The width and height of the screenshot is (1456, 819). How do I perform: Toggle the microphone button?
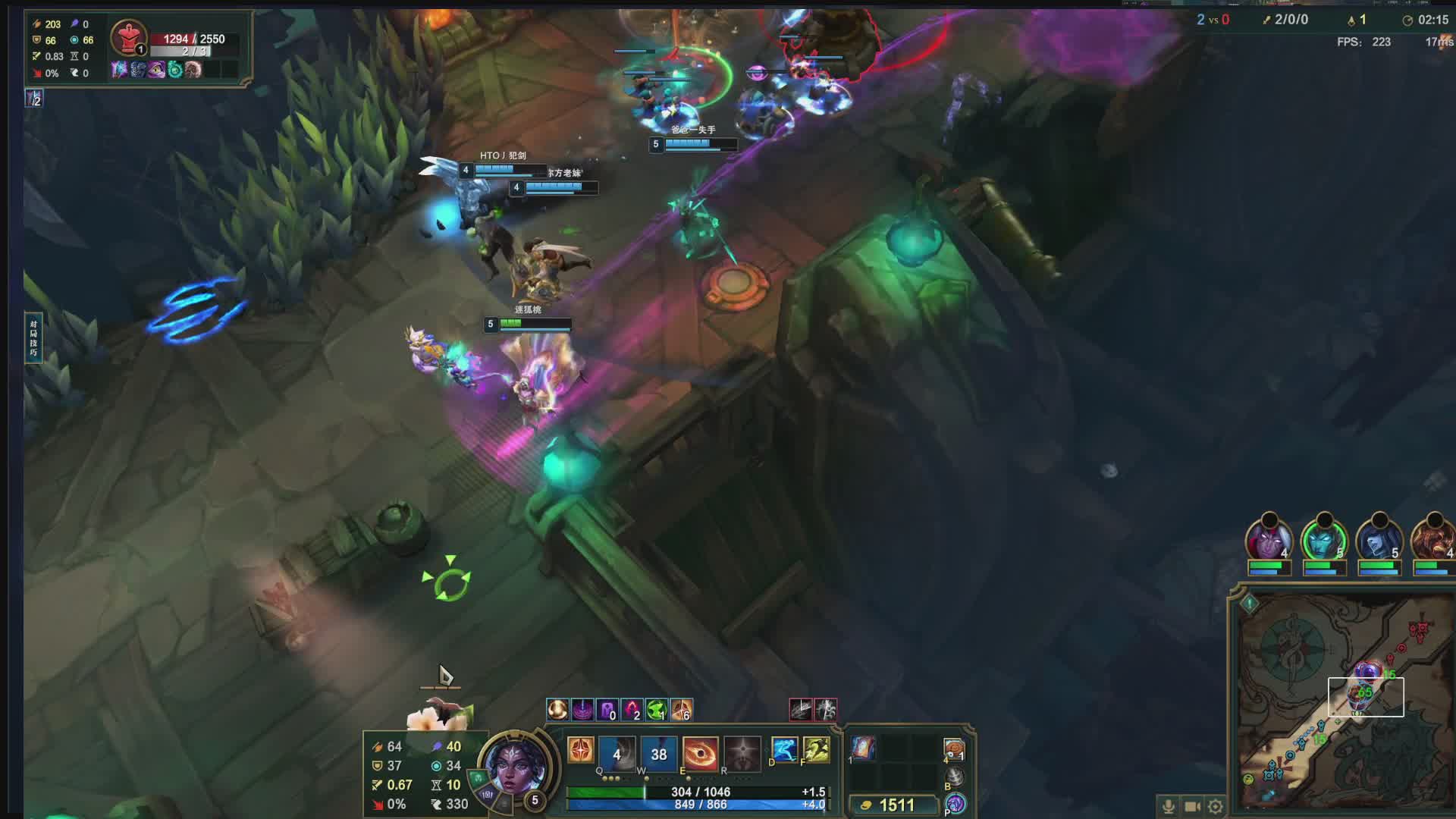click(1169, 806)
